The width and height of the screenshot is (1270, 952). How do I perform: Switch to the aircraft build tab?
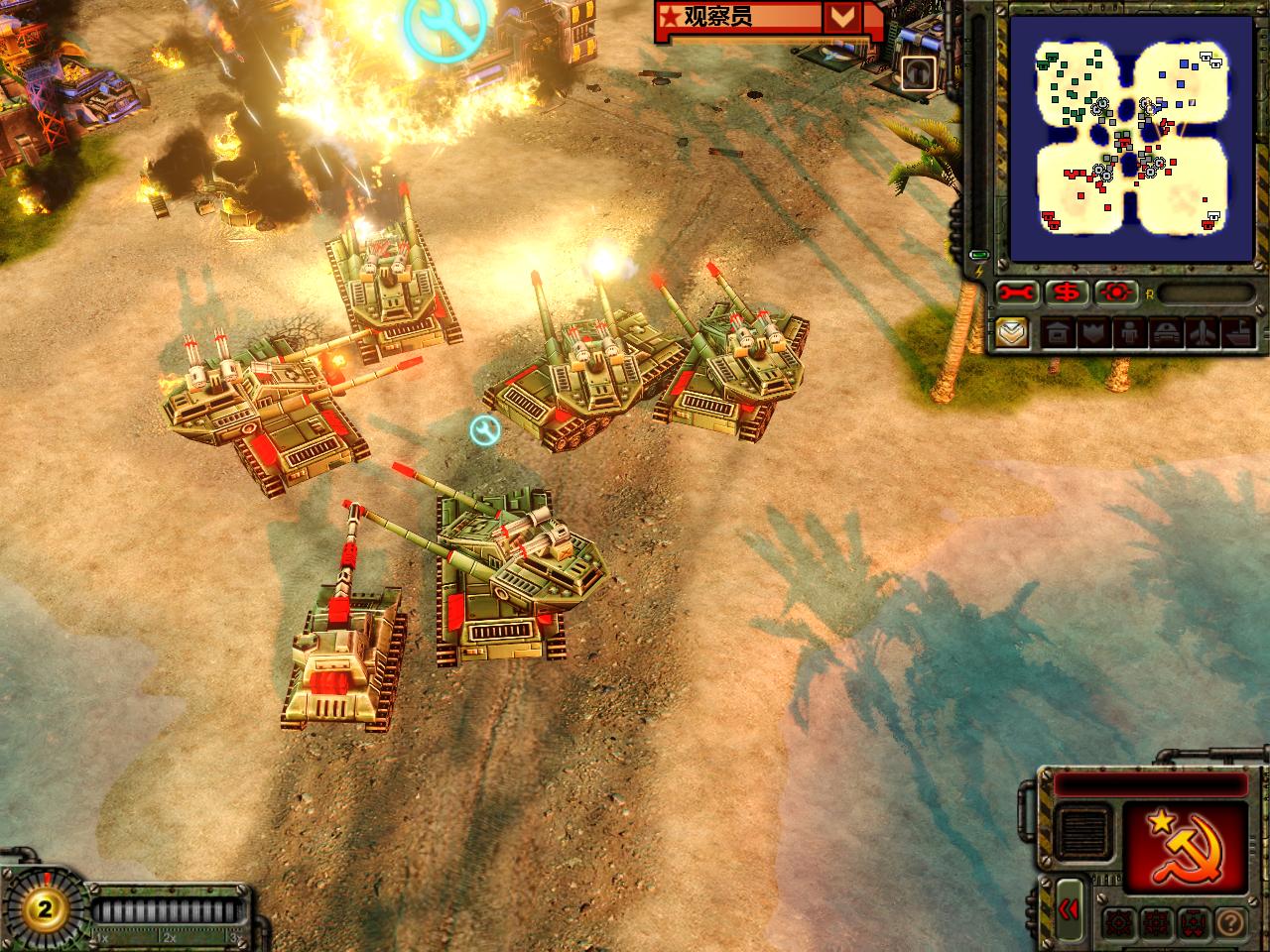tap(1200, 334)
